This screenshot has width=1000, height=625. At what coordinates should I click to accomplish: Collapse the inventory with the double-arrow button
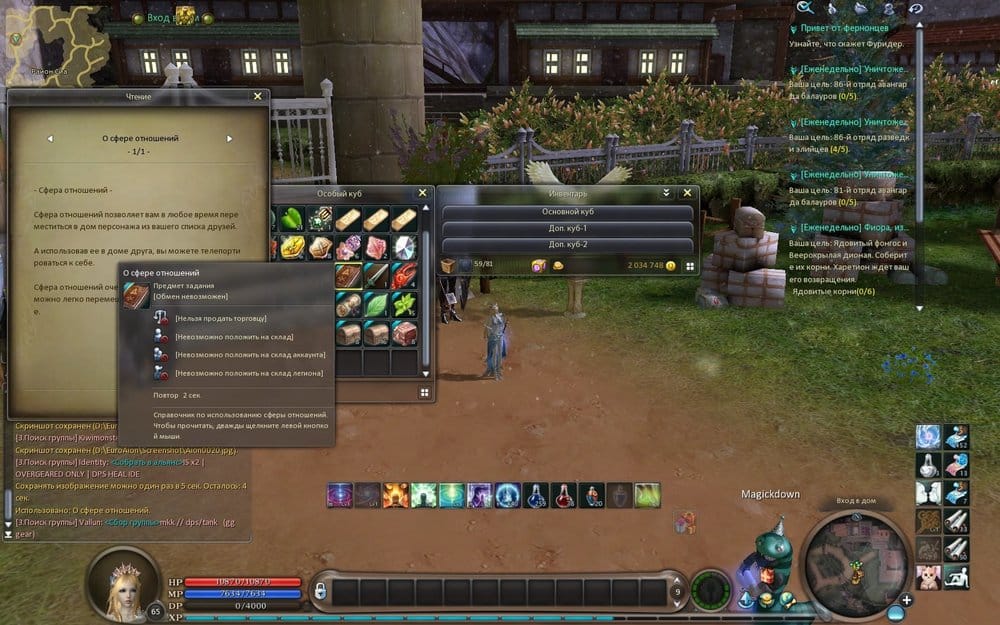(x=667, y=193)
